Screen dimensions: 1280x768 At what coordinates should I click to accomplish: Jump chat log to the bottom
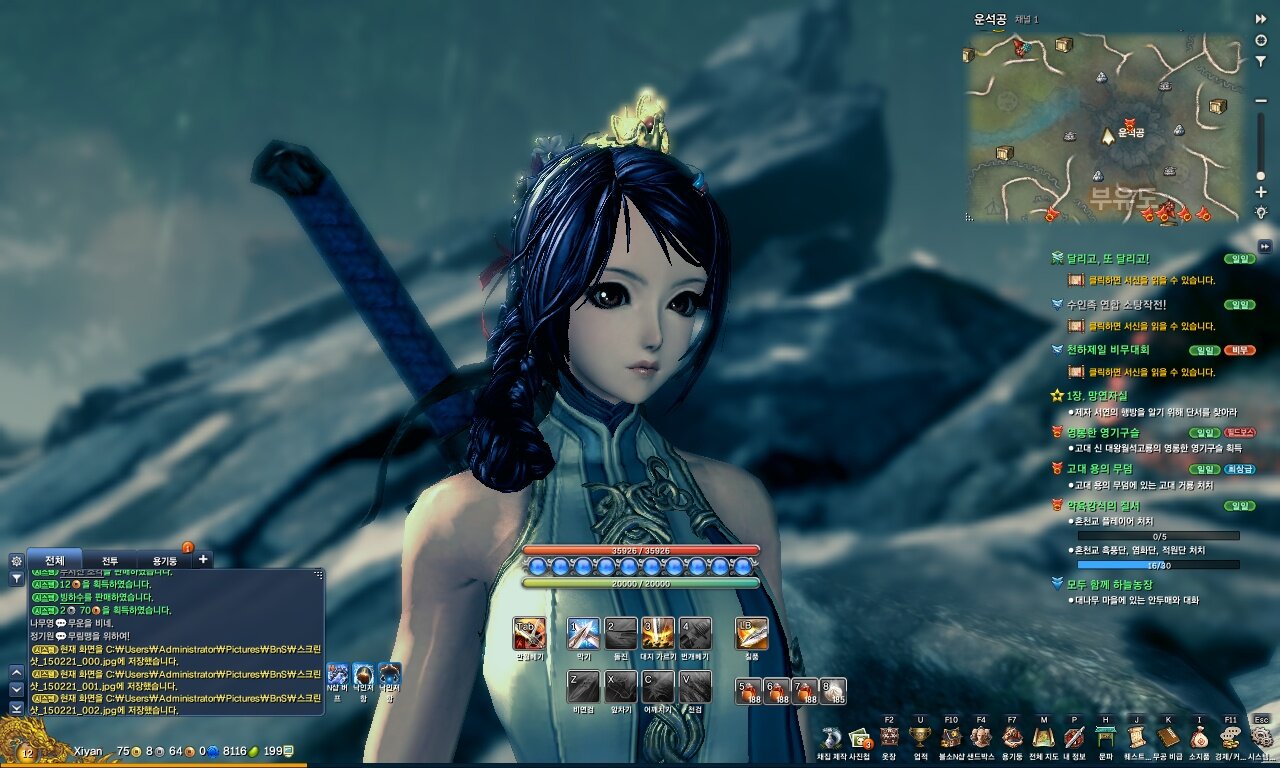(16, 707)
